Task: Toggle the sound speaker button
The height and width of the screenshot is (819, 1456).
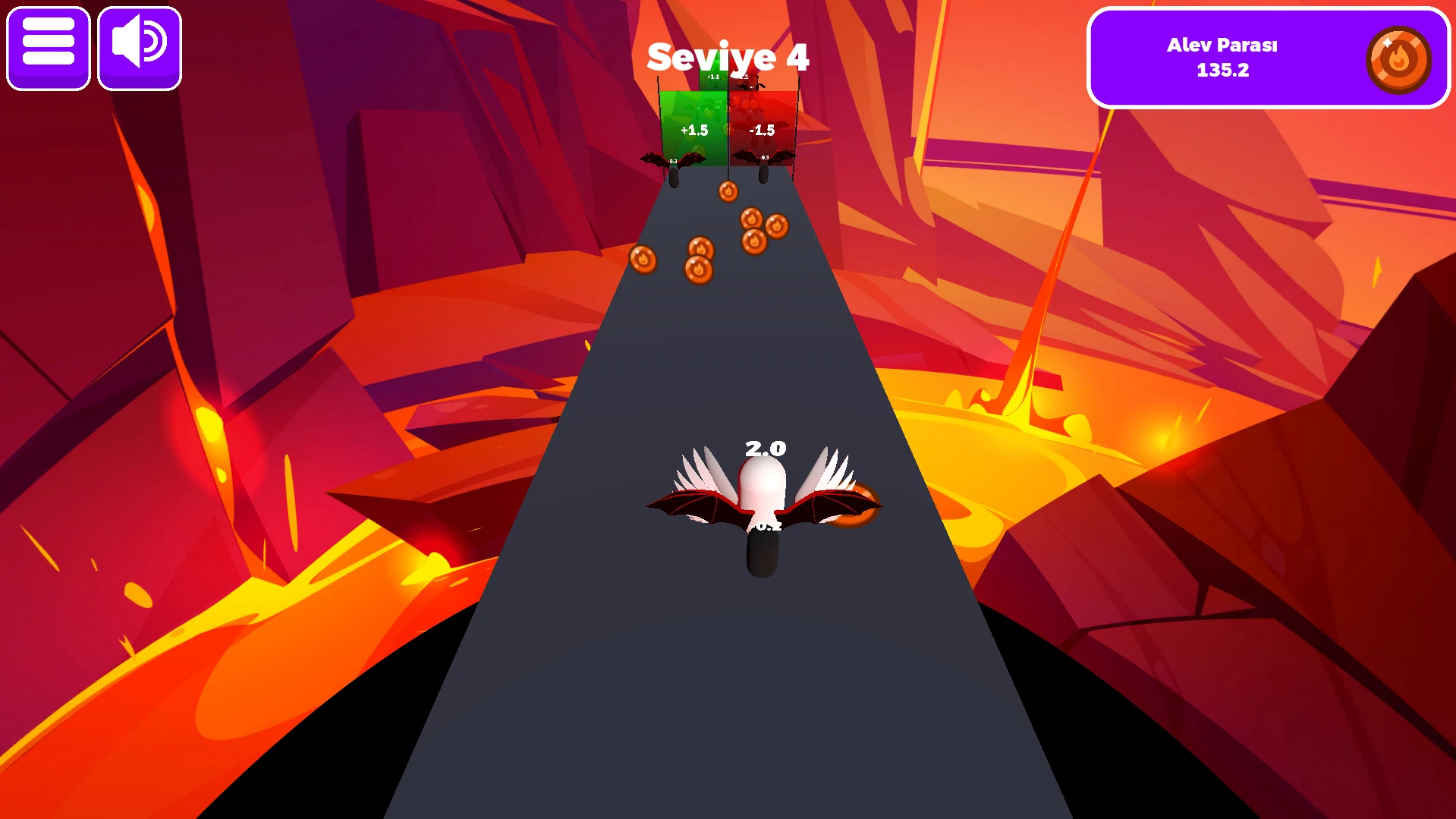Action: pyautogui.click(x=140, y=49)
